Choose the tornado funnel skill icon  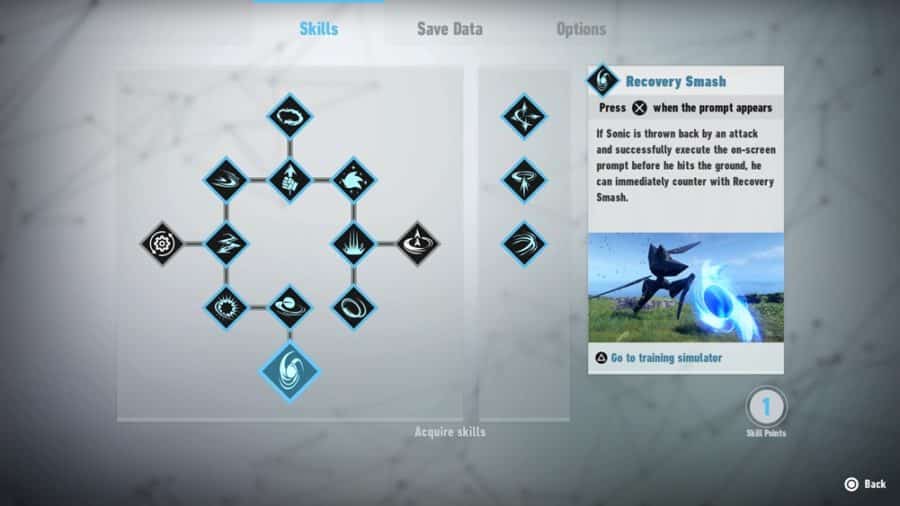[524, 180]
